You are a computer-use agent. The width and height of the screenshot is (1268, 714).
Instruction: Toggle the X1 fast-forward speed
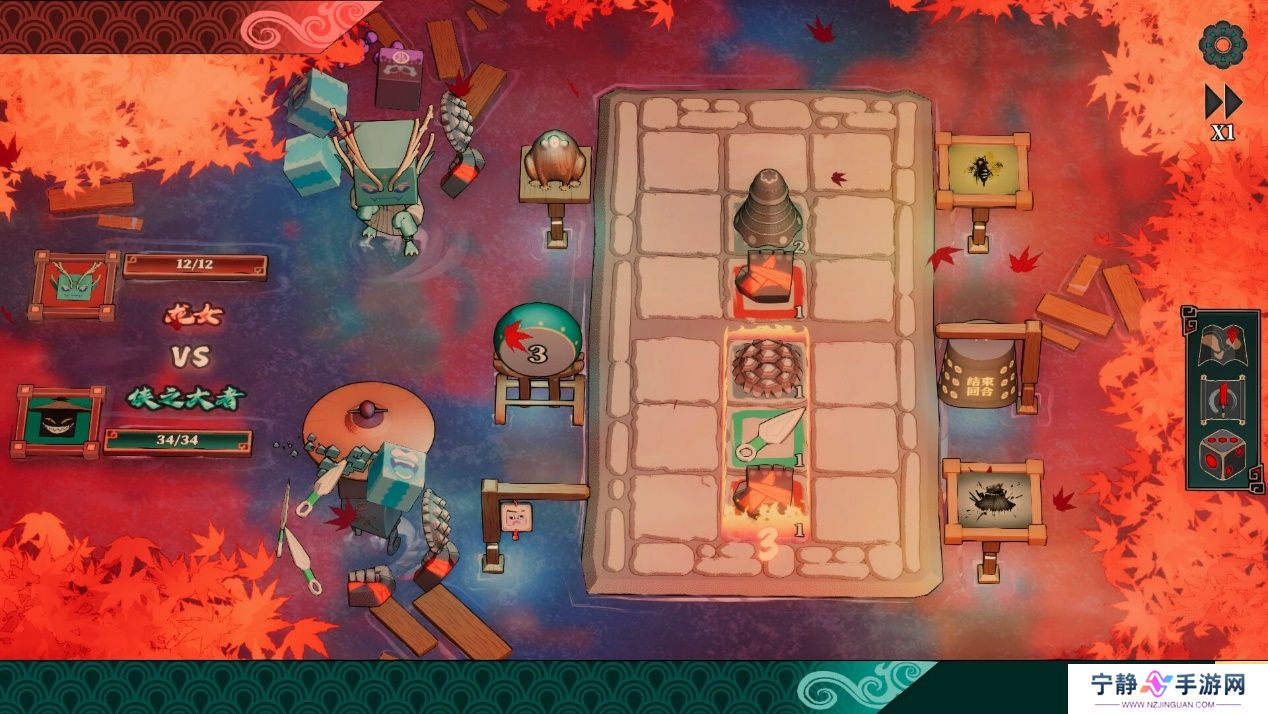[1222, 110]
